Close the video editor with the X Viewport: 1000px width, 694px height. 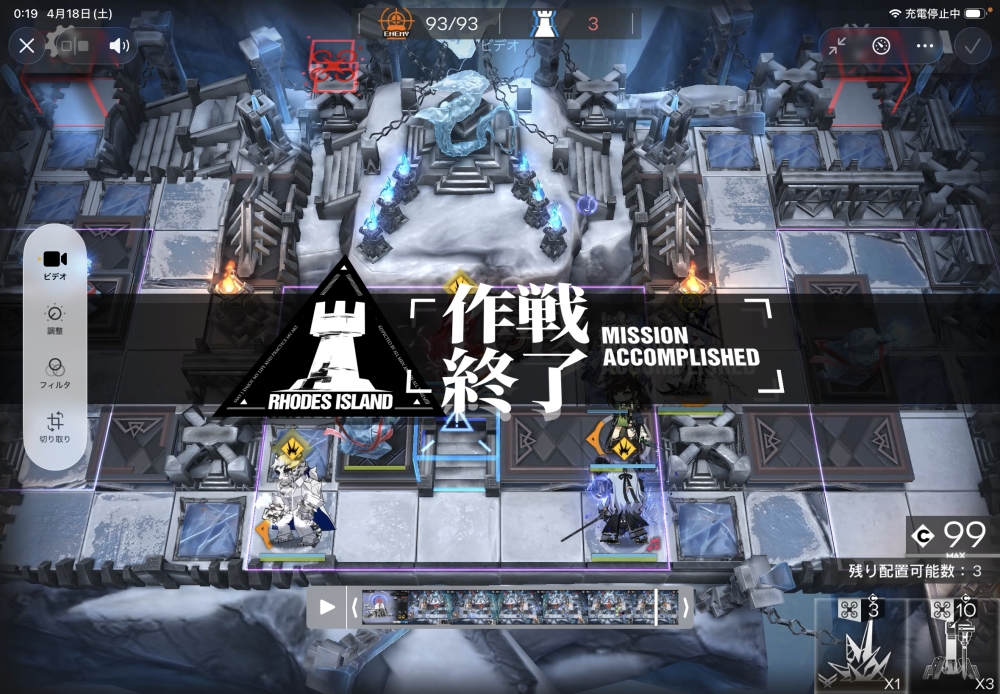(x=27, y=46)
